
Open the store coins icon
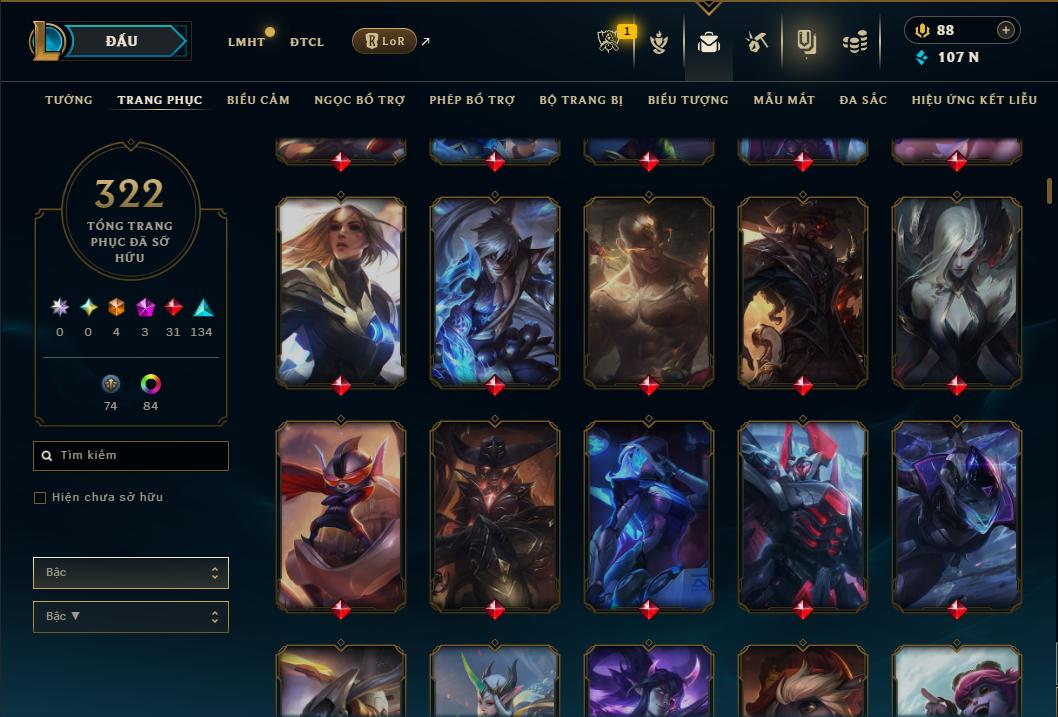click(x=854, y=42)
